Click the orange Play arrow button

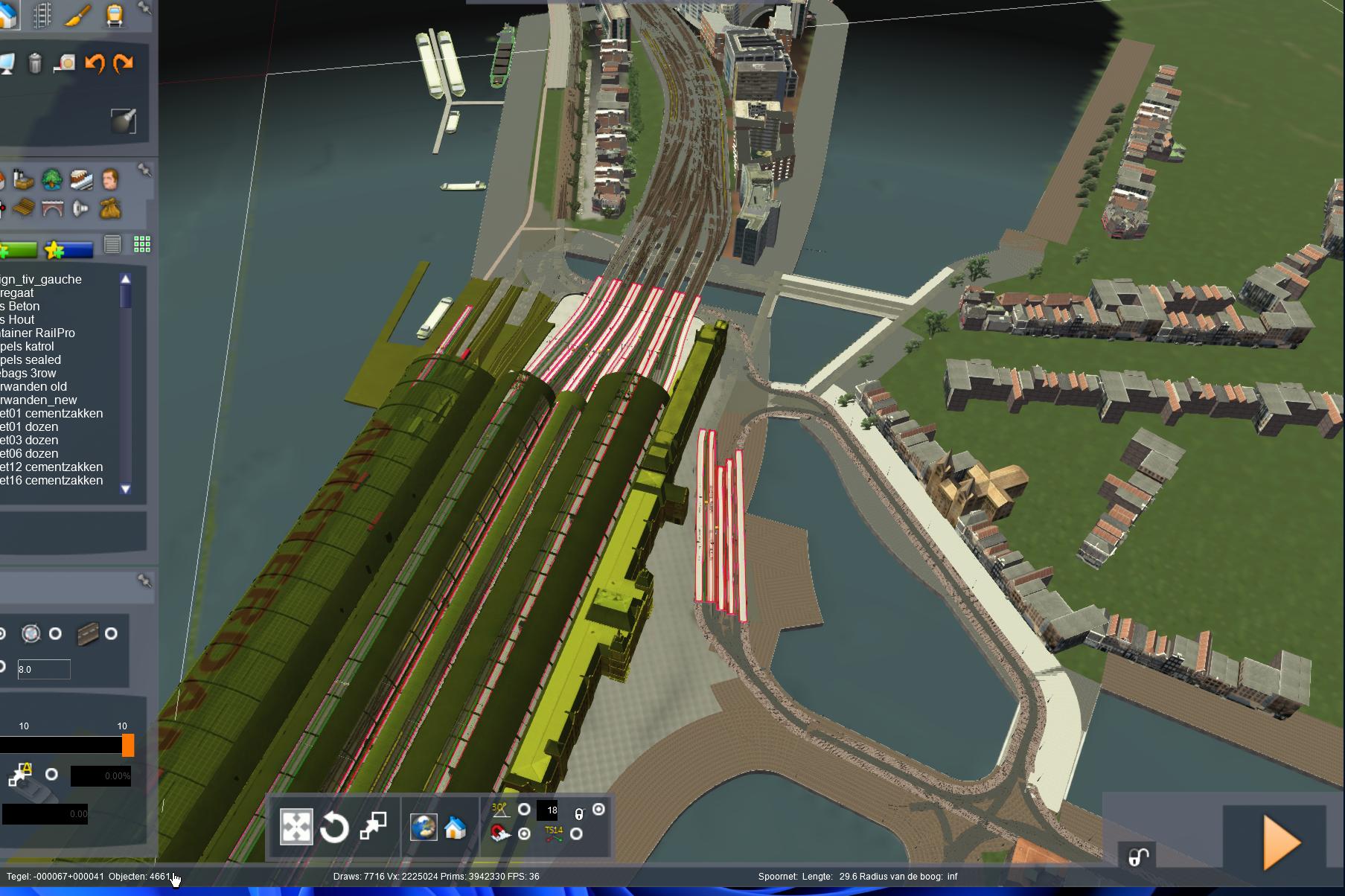tap(1282, 842)
